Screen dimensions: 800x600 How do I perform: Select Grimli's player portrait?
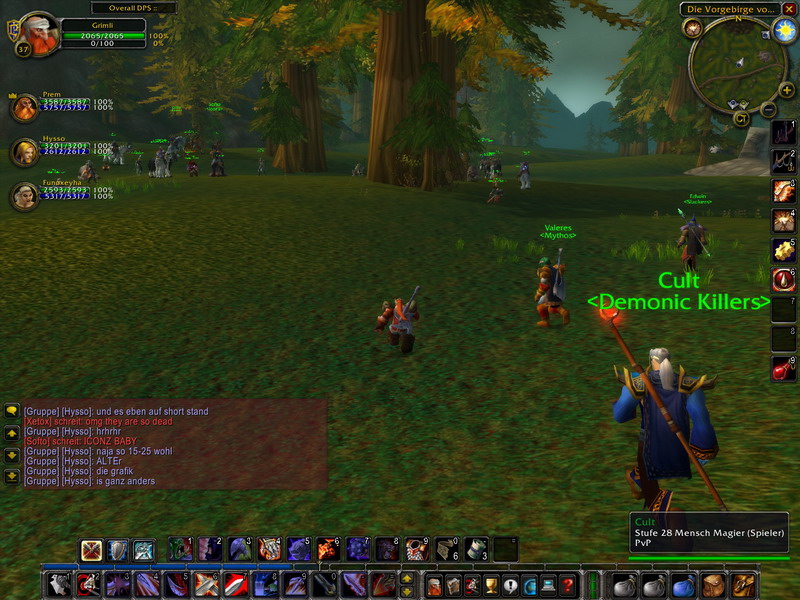click(x=38, y=32)
